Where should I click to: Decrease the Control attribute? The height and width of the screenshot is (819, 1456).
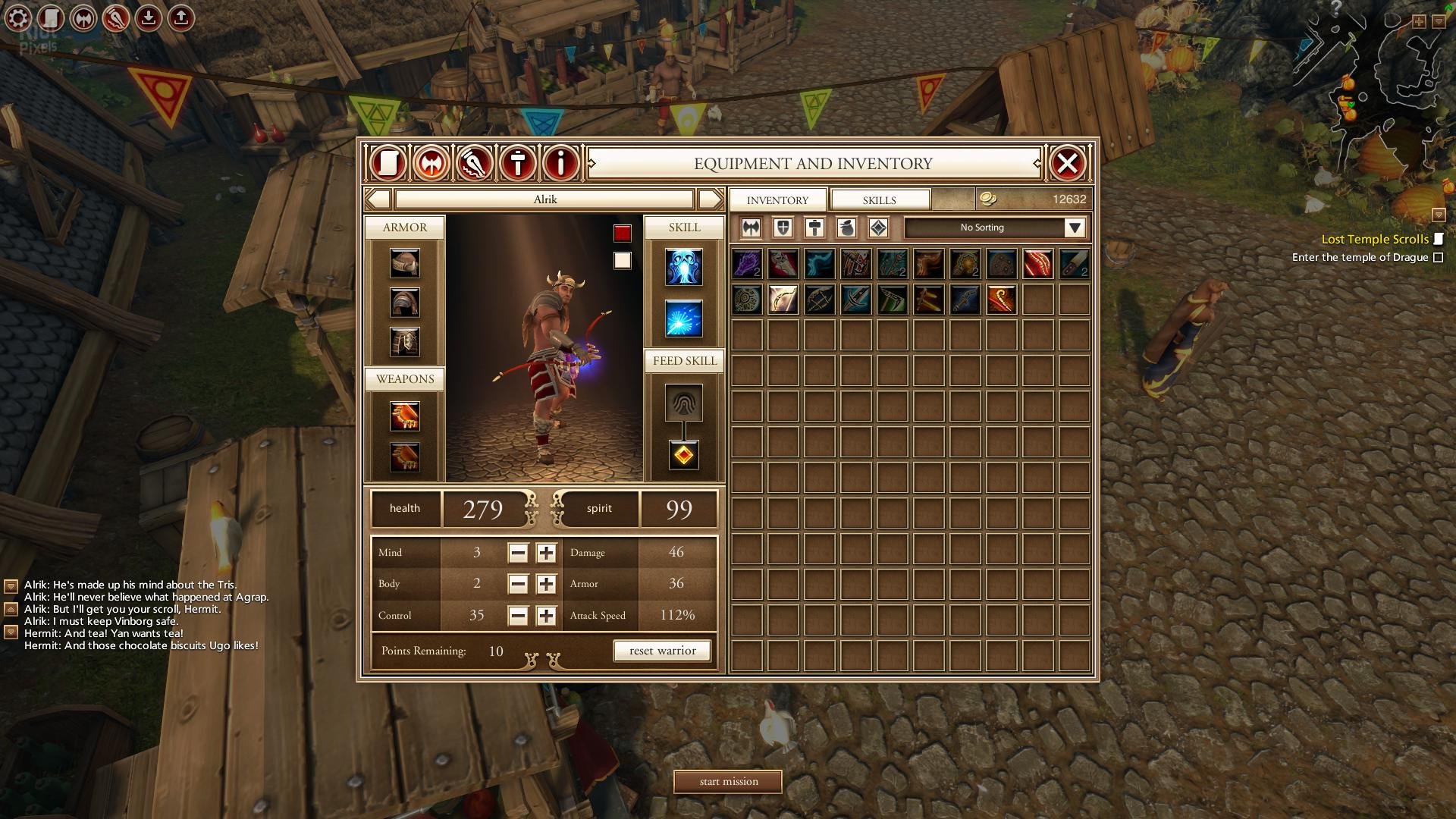pos(518,616)
